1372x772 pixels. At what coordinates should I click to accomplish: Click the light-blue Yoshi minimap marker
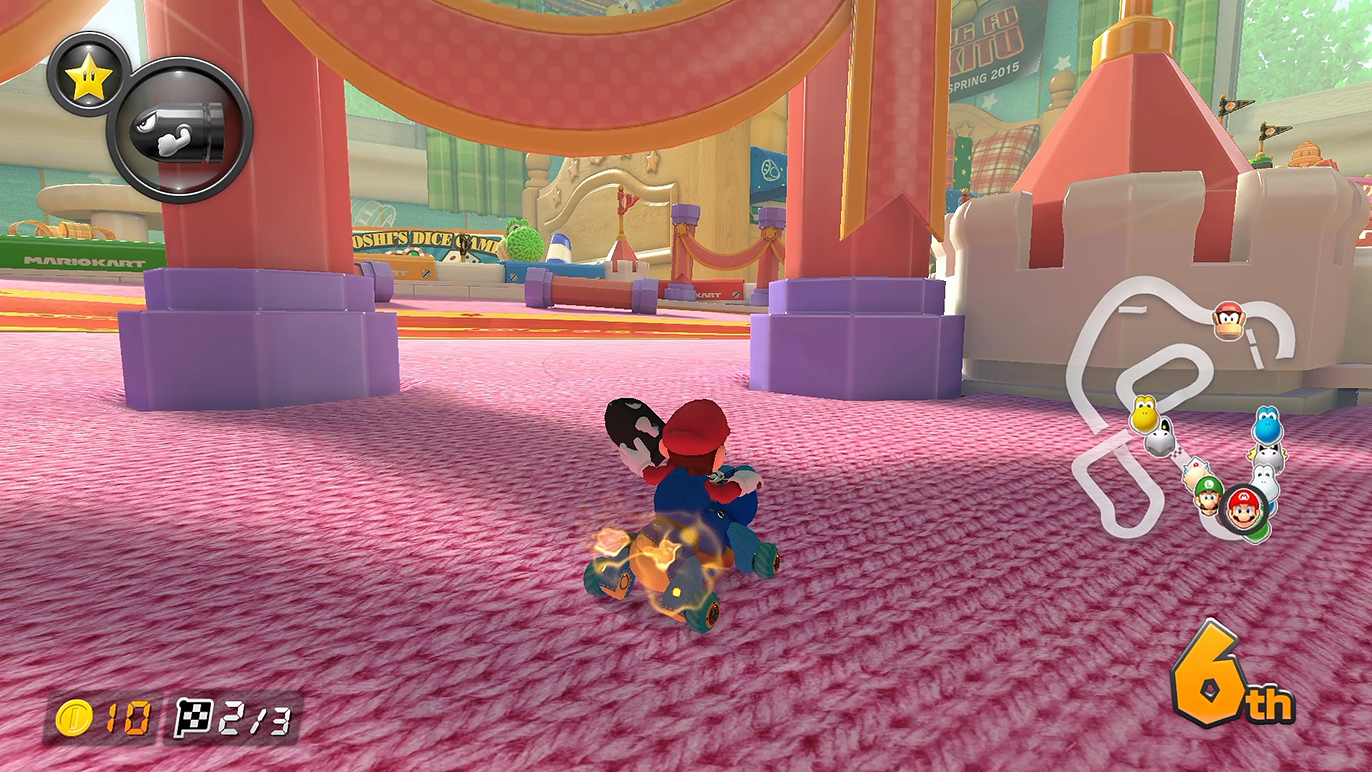pyautogui.click(x=1267, y=425)
